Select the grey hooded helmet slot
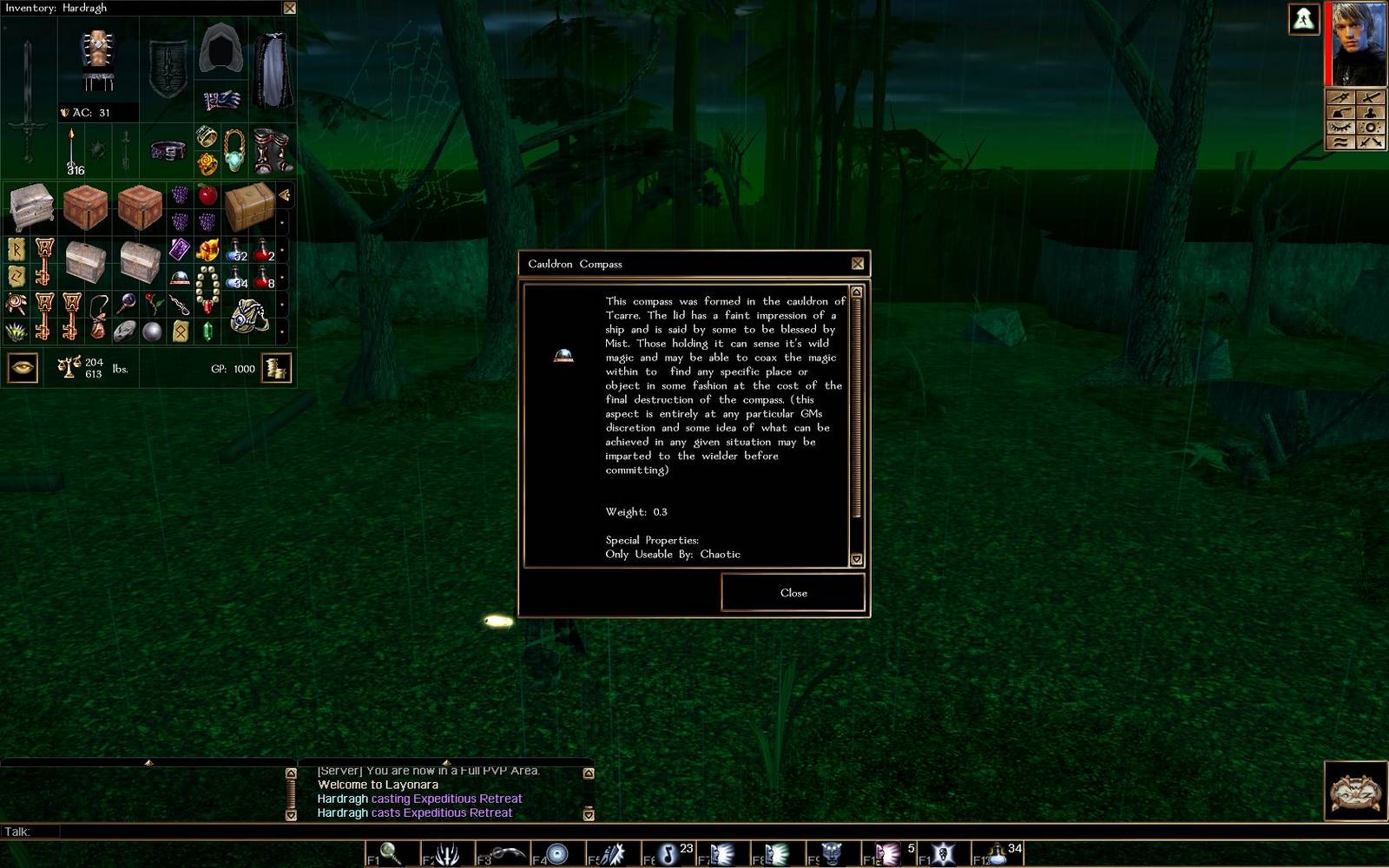The width and height of the screenshot is (1389, 868). pos(220,49)
